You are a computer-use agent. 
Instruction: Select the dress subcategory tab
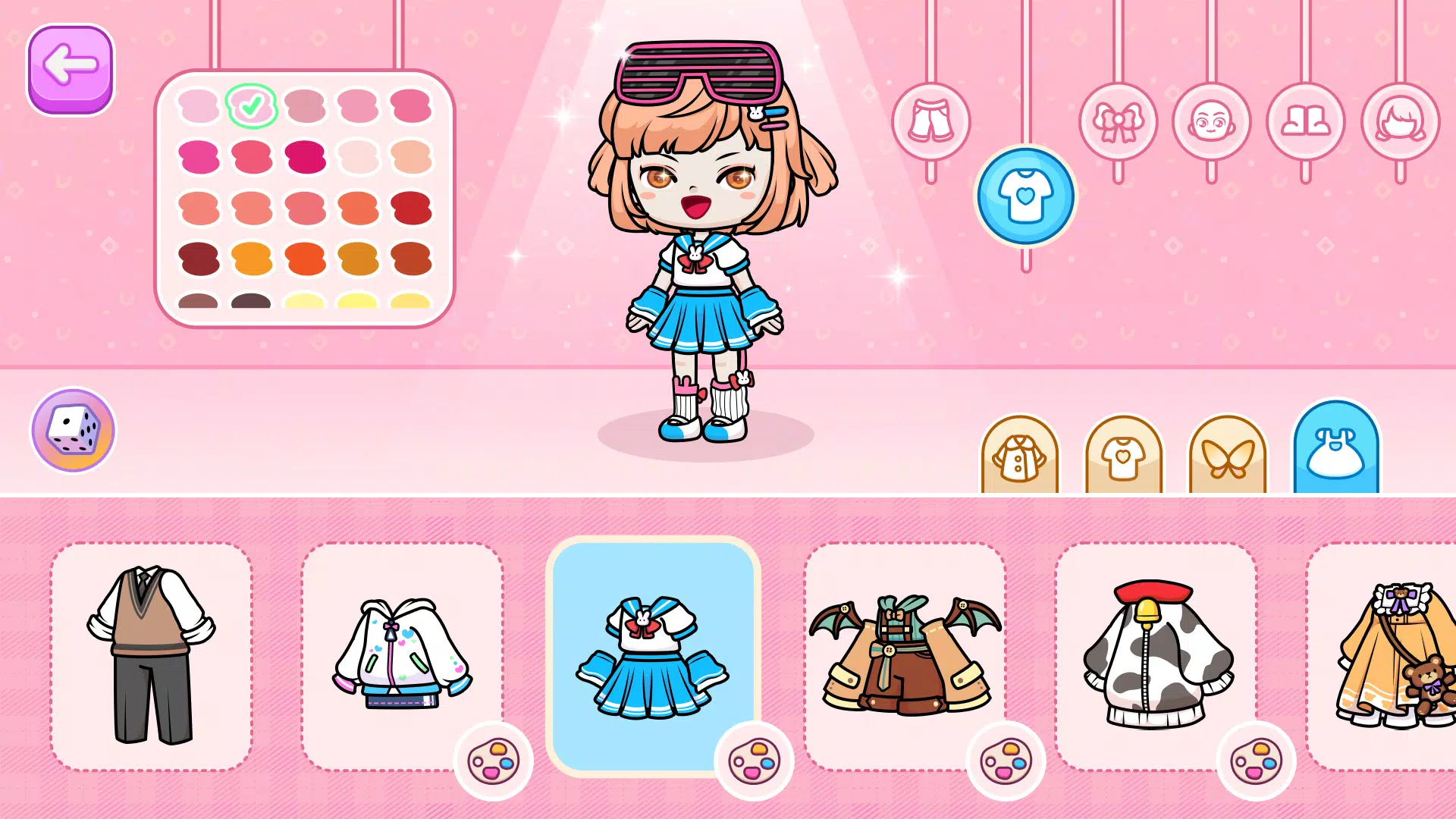(1336, 452)
